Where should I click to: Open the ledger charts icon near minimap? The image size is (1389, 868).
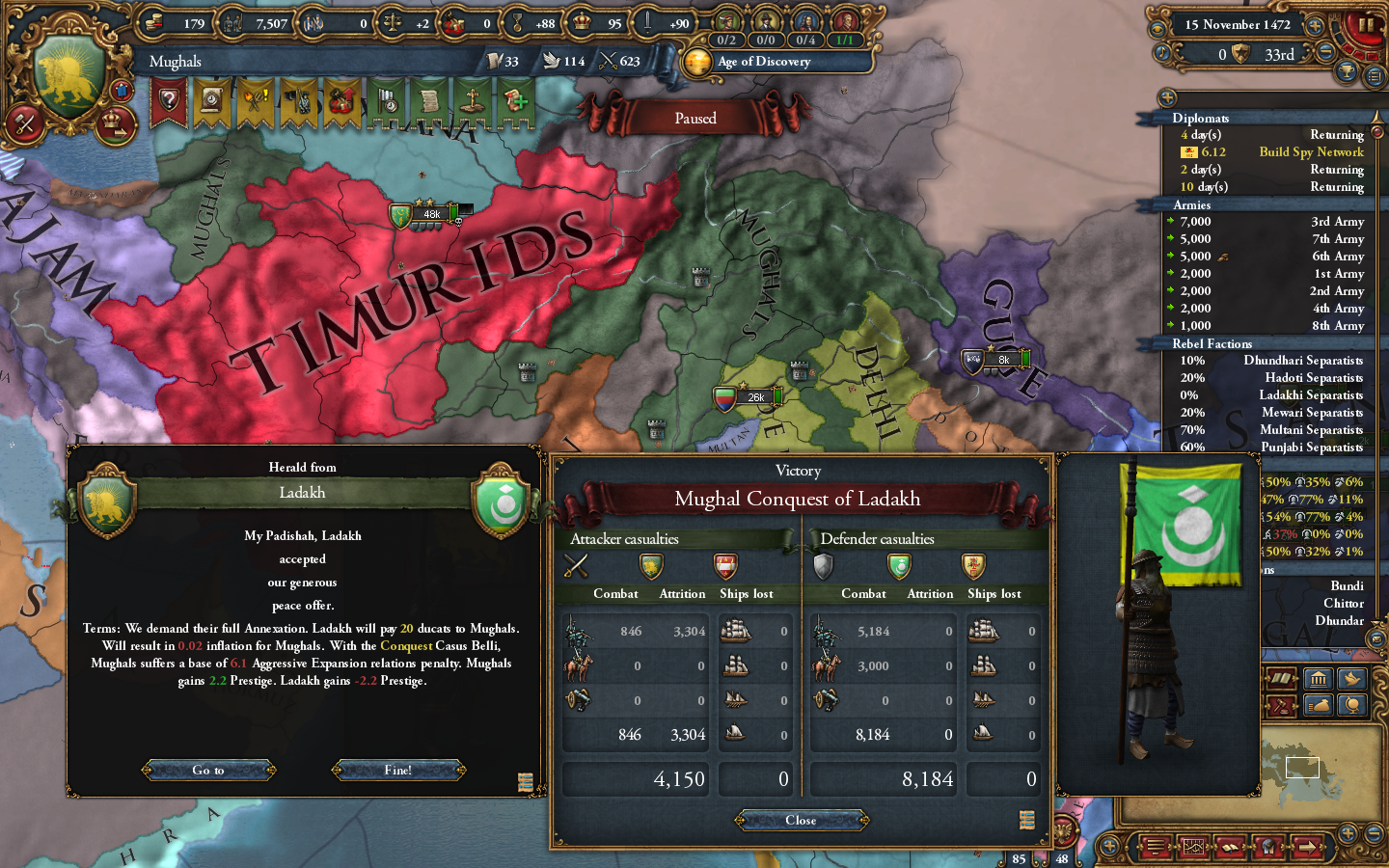(1193, 847)
